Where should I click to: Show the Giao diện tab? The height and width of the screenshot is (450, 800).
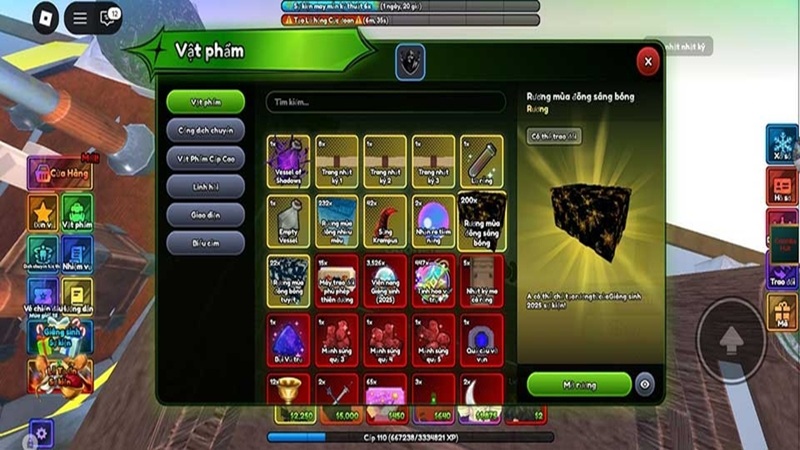coord(206,214)
